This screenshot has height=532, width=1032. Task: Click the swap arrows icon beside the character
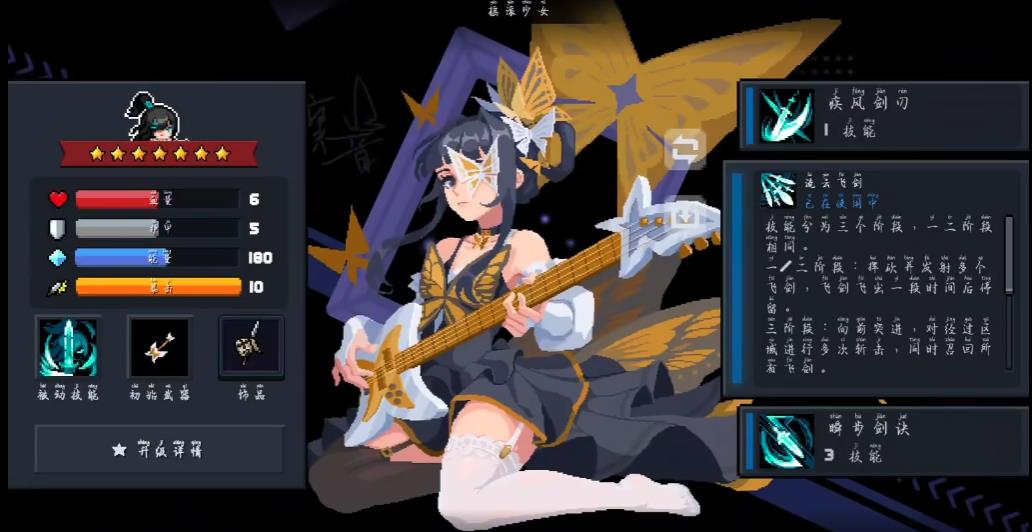tap(685, 150)
